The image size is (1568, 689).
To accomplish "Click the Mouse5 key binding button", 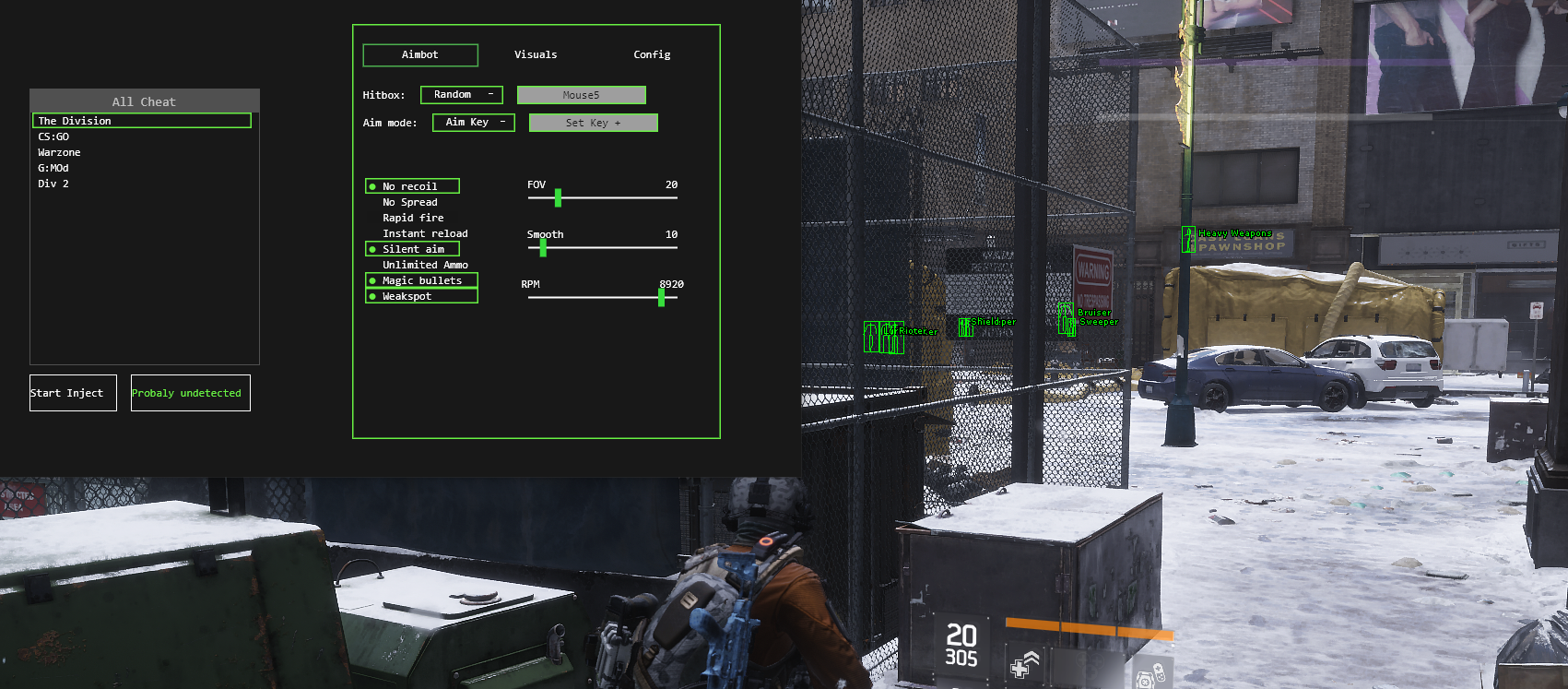I will pos(581,95).
